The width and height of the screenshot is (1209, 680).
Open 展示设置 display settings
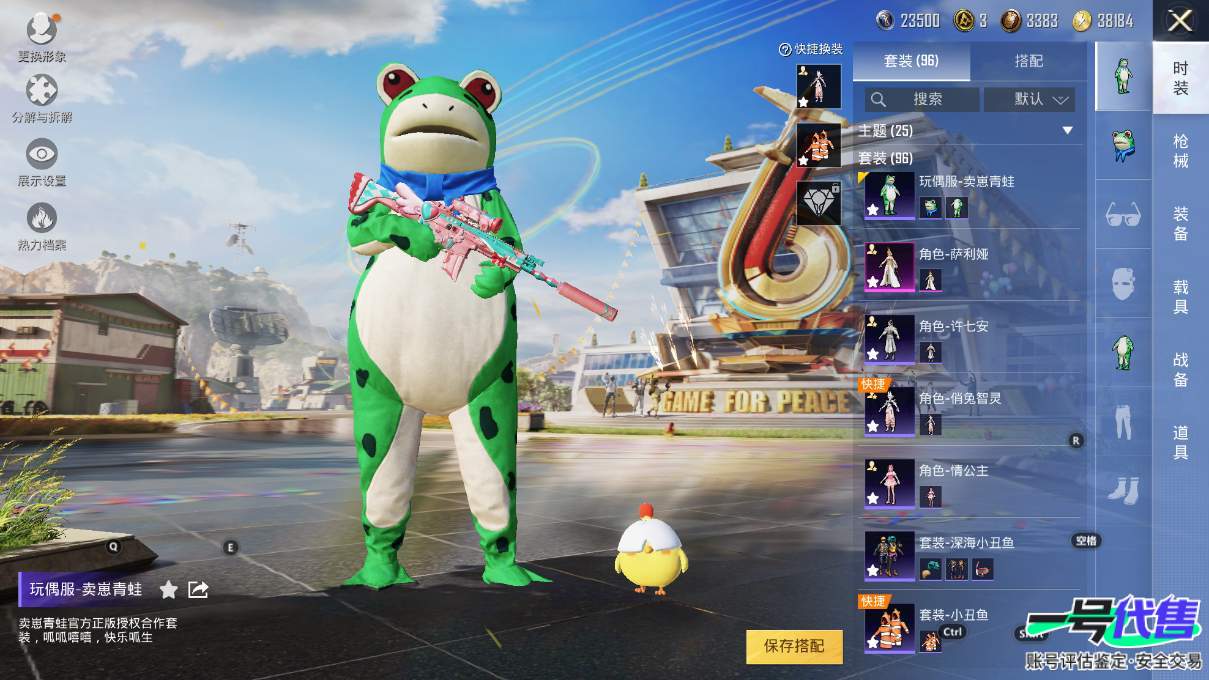tap(41, 162)
